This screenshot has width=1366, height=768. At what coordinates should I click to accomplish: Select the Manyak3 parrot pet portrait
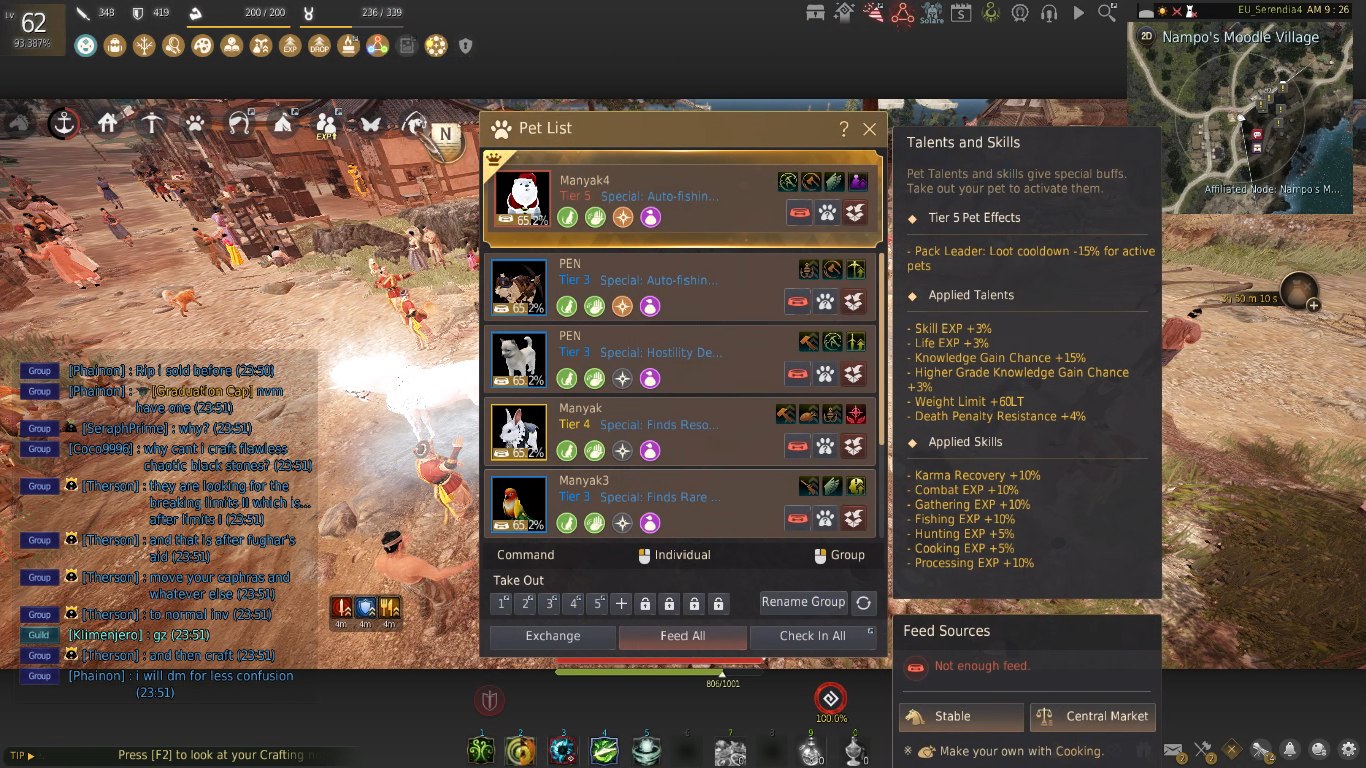519,504
